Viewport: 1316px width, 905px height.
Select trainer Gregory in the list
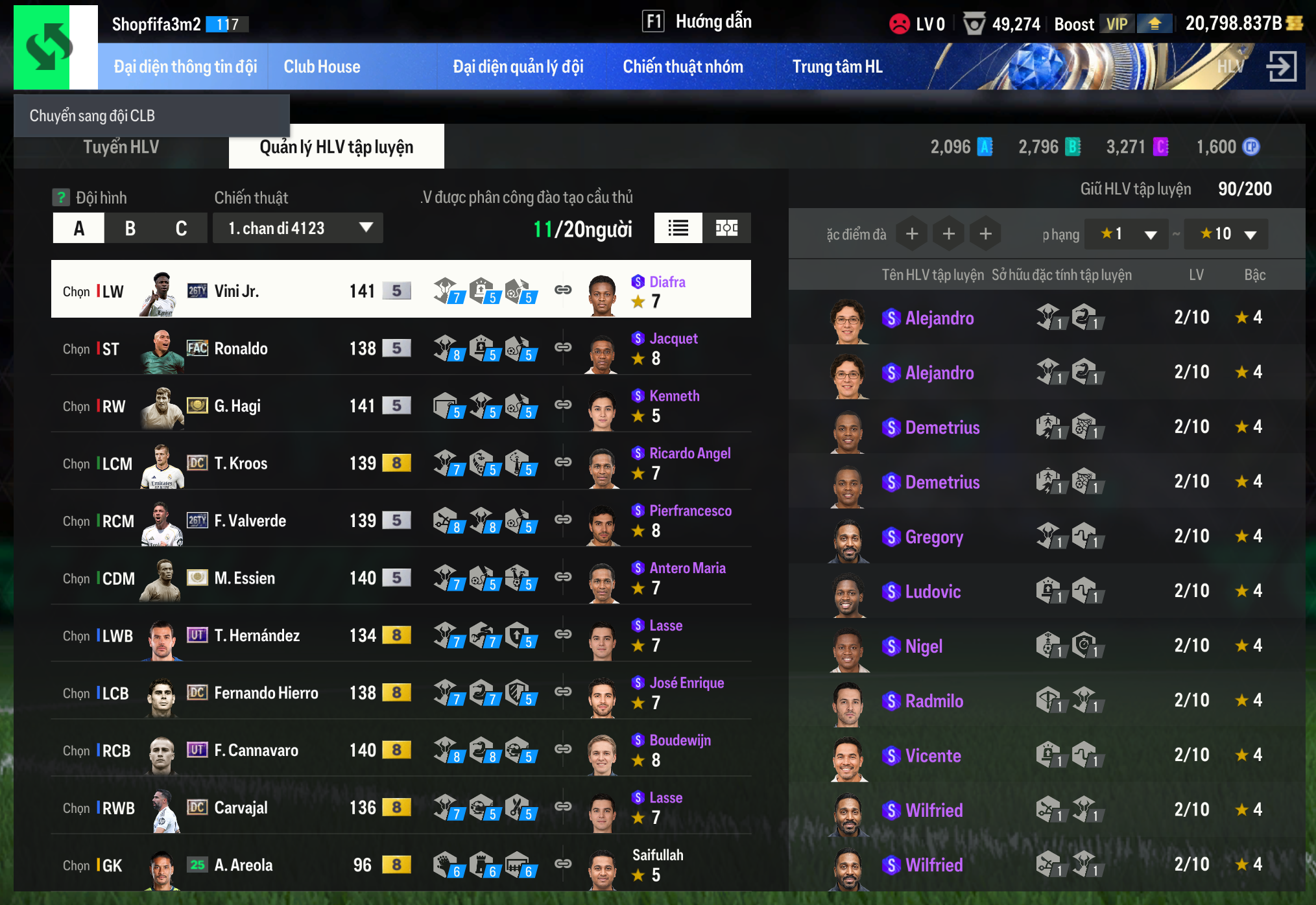(x=933, y=537)
